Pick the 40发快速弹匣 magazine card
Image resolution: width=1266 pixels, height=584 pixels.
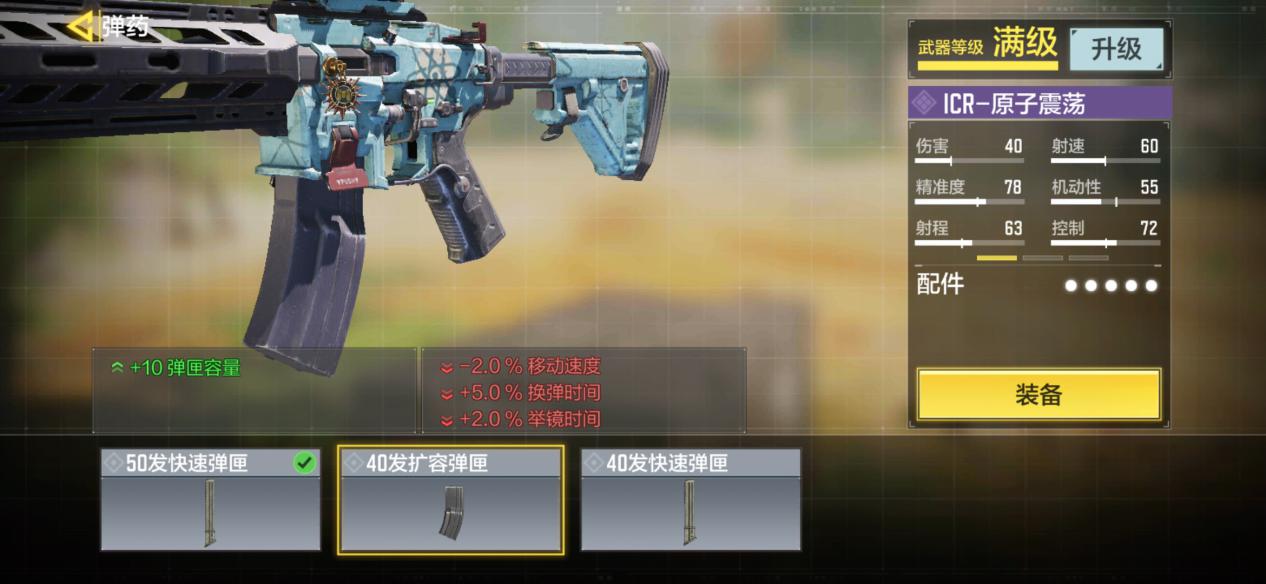click(690, 500)
